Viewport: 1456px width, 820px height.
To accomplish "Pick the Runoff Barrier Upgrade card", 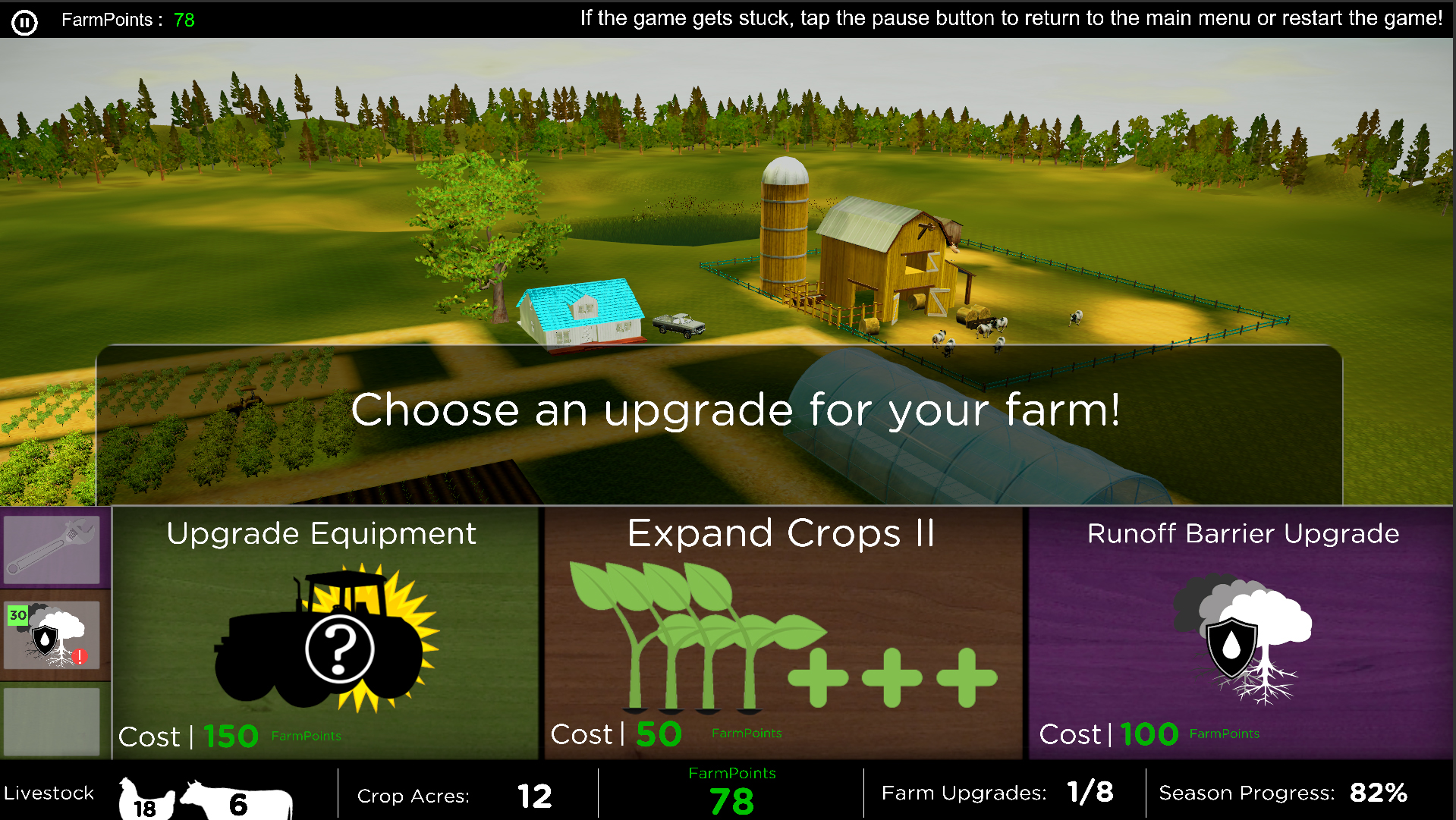I will click(1241, 633).
